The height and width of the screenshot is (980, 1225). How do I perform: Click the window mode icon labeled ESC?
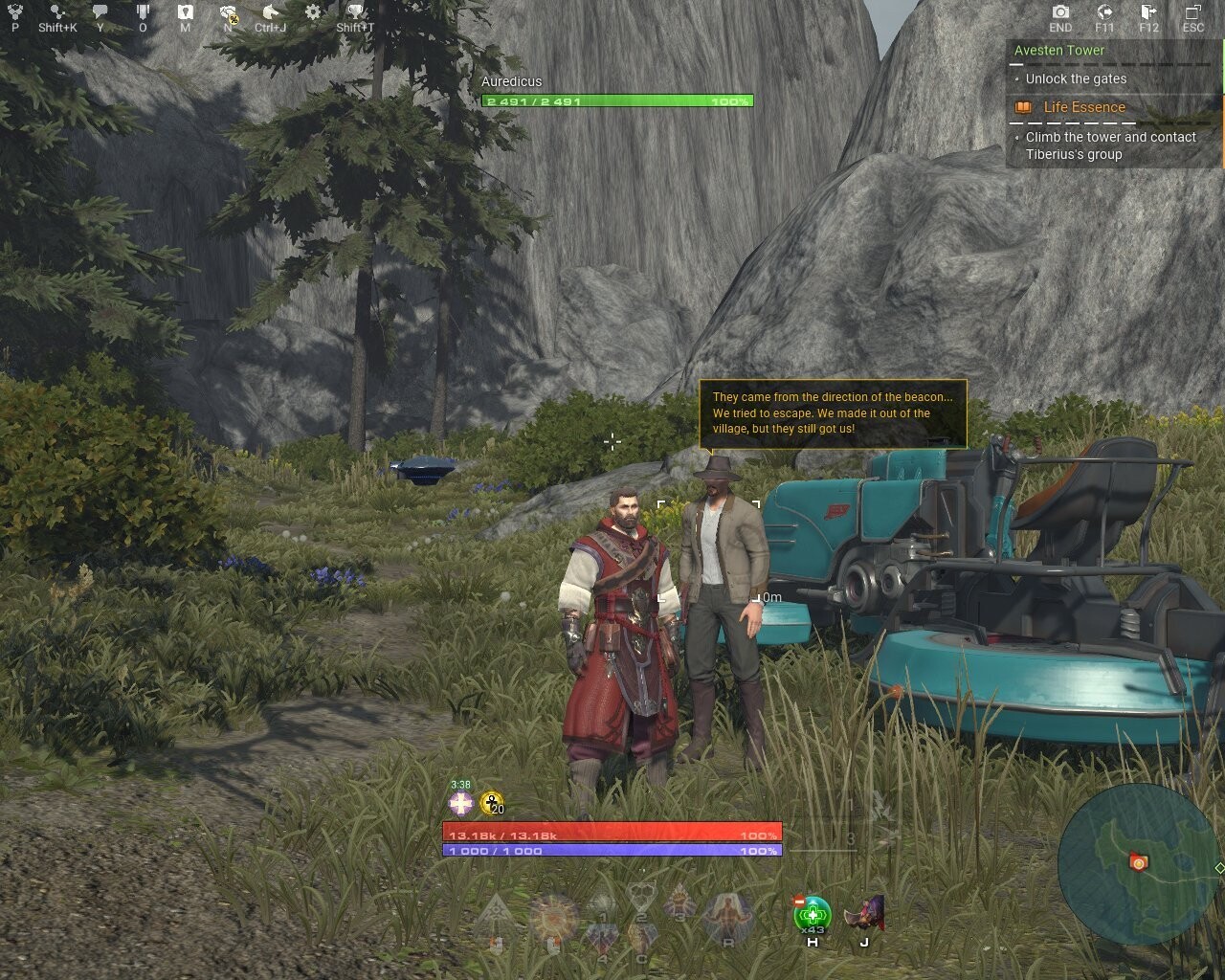coord(1192,12)
